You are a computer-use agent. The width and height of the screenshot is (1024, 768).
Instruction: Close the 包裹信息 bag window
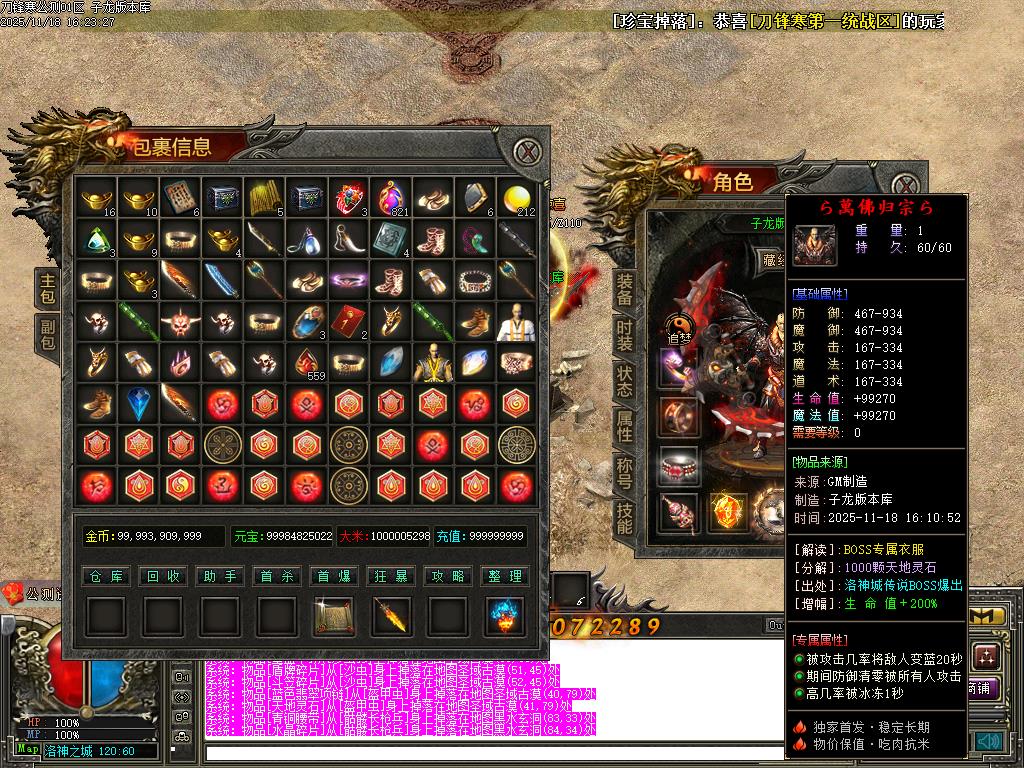(x=527, y=153)
